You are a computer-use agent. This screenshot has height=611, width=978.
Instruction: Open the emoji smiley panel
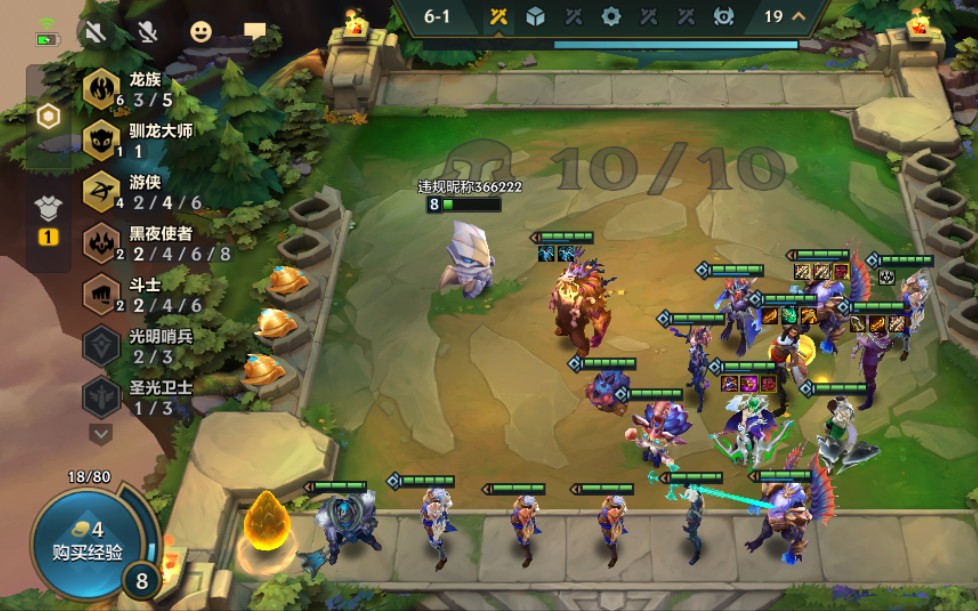[x=201, y=32]
